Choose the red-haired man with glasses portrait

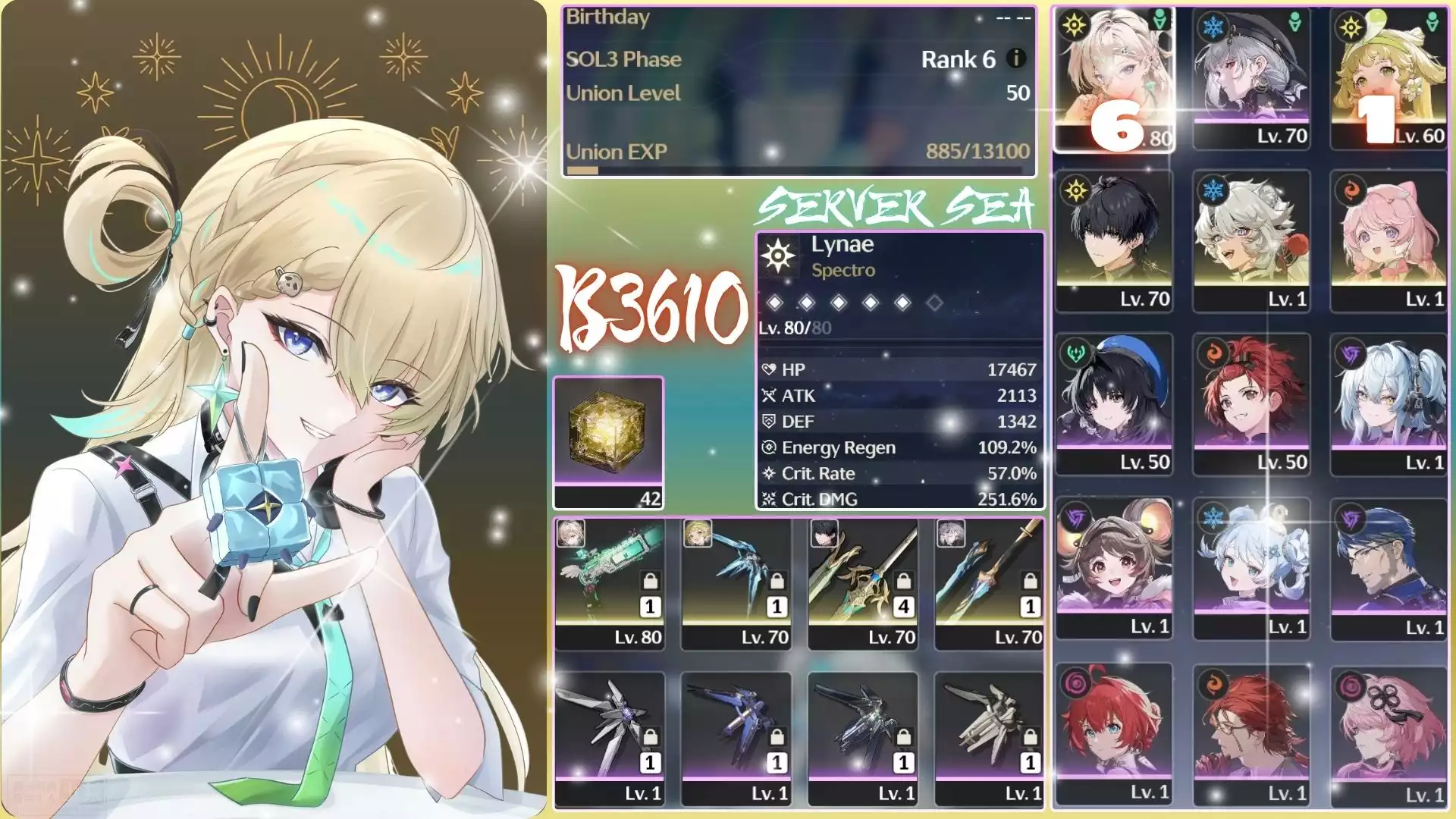point(1250,733)
